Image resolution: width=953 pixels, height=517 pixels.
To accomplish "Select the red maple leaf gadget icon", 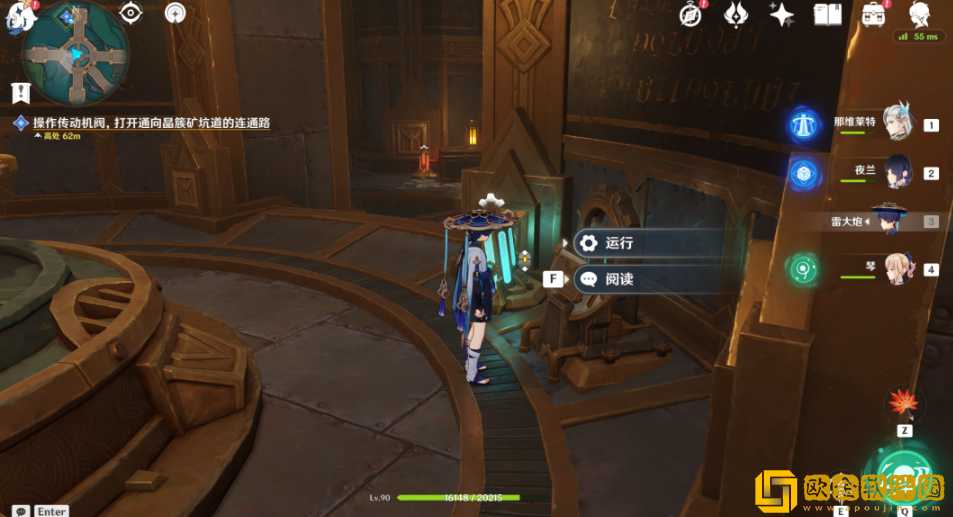I will [903, 403].
